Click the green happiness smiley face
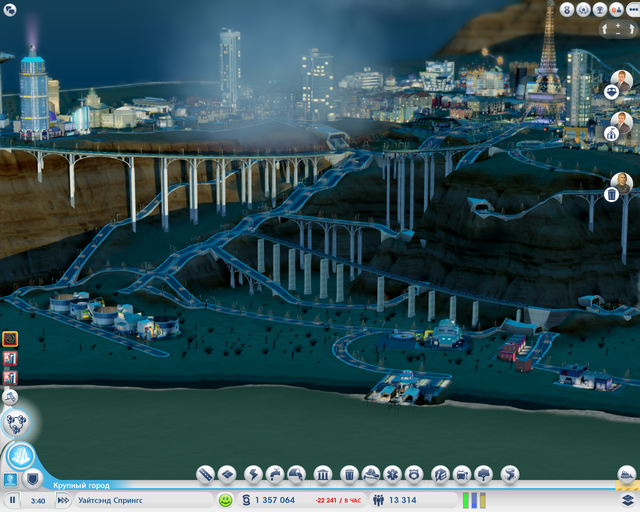This screenshot has height=512, width=640. 226,499
